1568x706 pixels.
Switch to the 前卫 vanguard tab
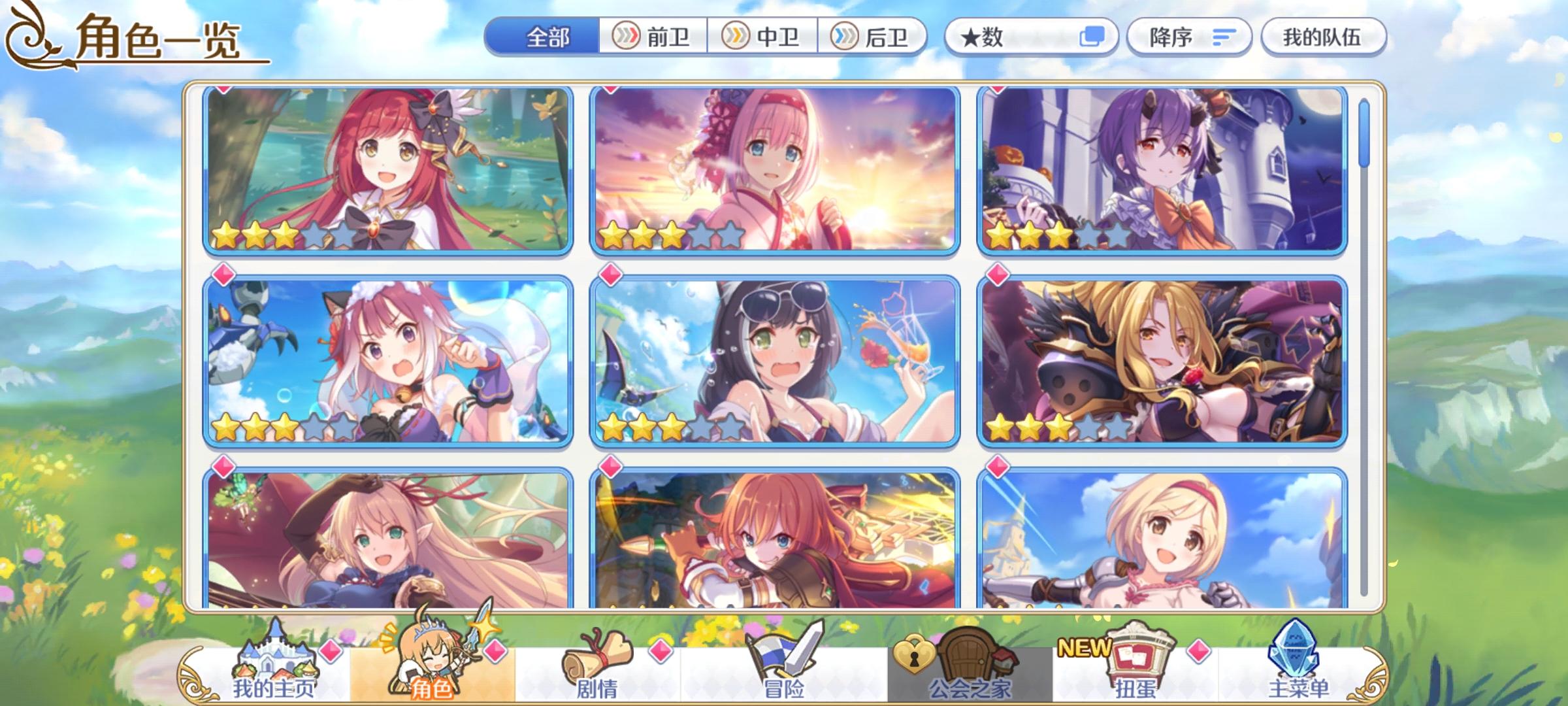tap(653, 38)
